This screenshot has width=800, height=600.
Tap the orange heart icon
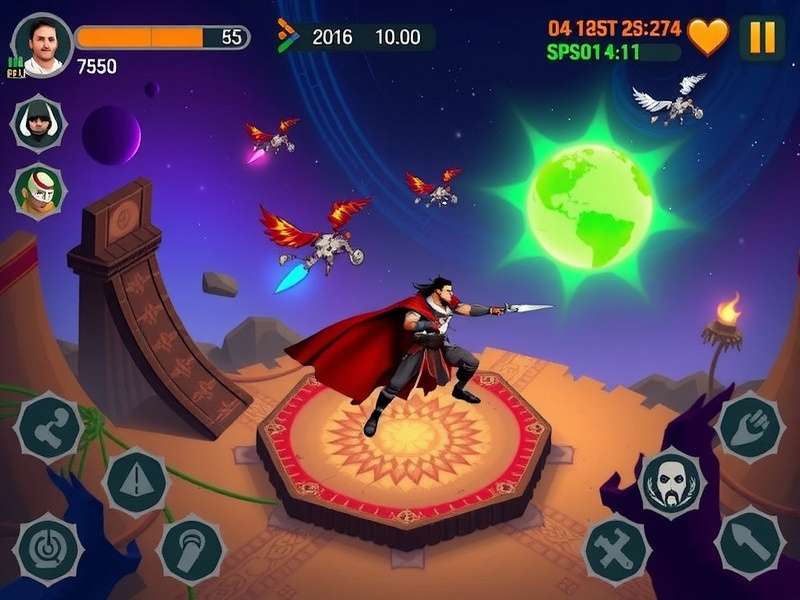pos(708,37)
